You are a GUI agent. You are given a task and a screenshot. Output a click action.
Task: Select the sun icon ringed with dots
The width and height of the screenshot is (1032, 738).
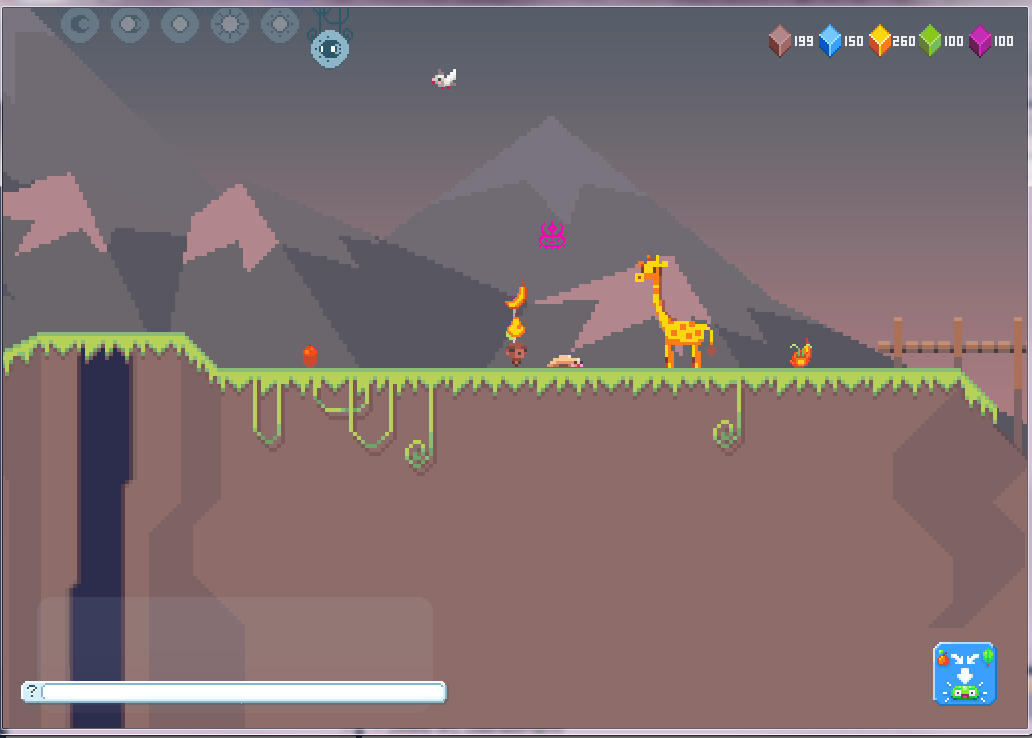click(x=280, y=24)
